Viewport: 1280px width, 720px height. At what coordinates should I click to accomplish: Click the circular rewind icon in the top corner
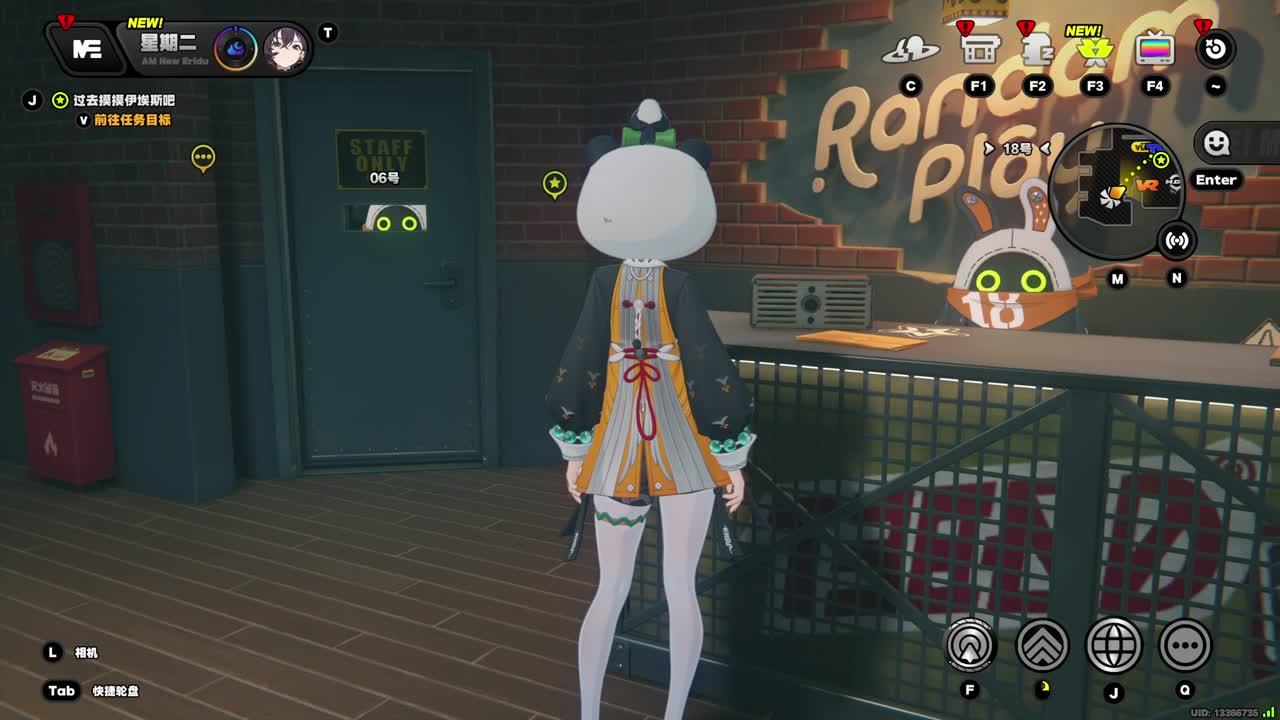(1215, 48)
